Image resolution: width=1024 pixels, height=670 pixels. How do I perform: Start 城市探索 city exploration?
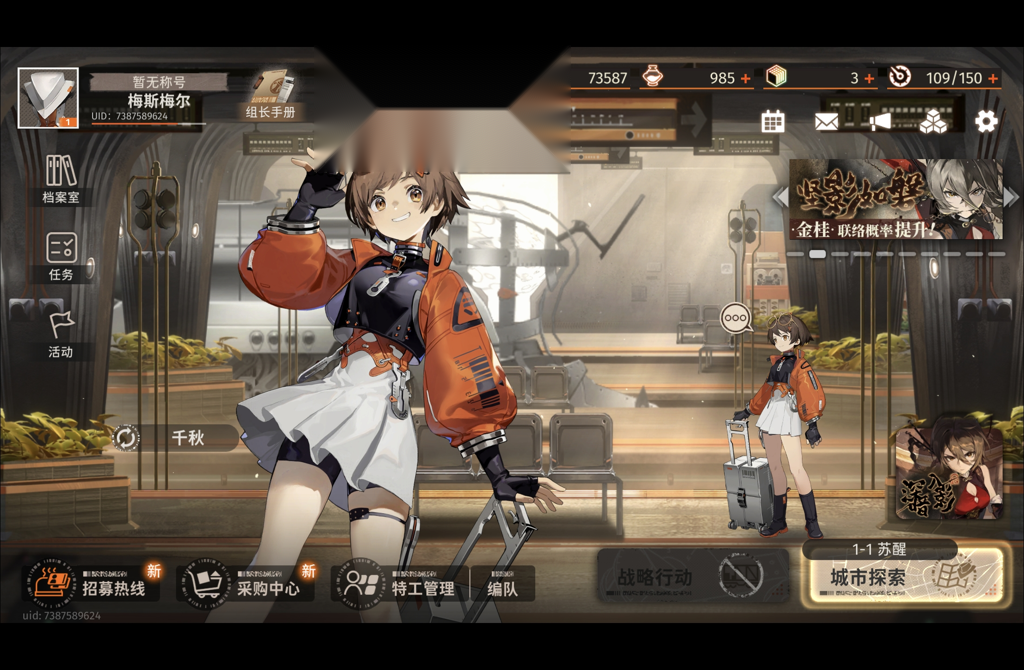pyautogui.click(x=902, y=577)
